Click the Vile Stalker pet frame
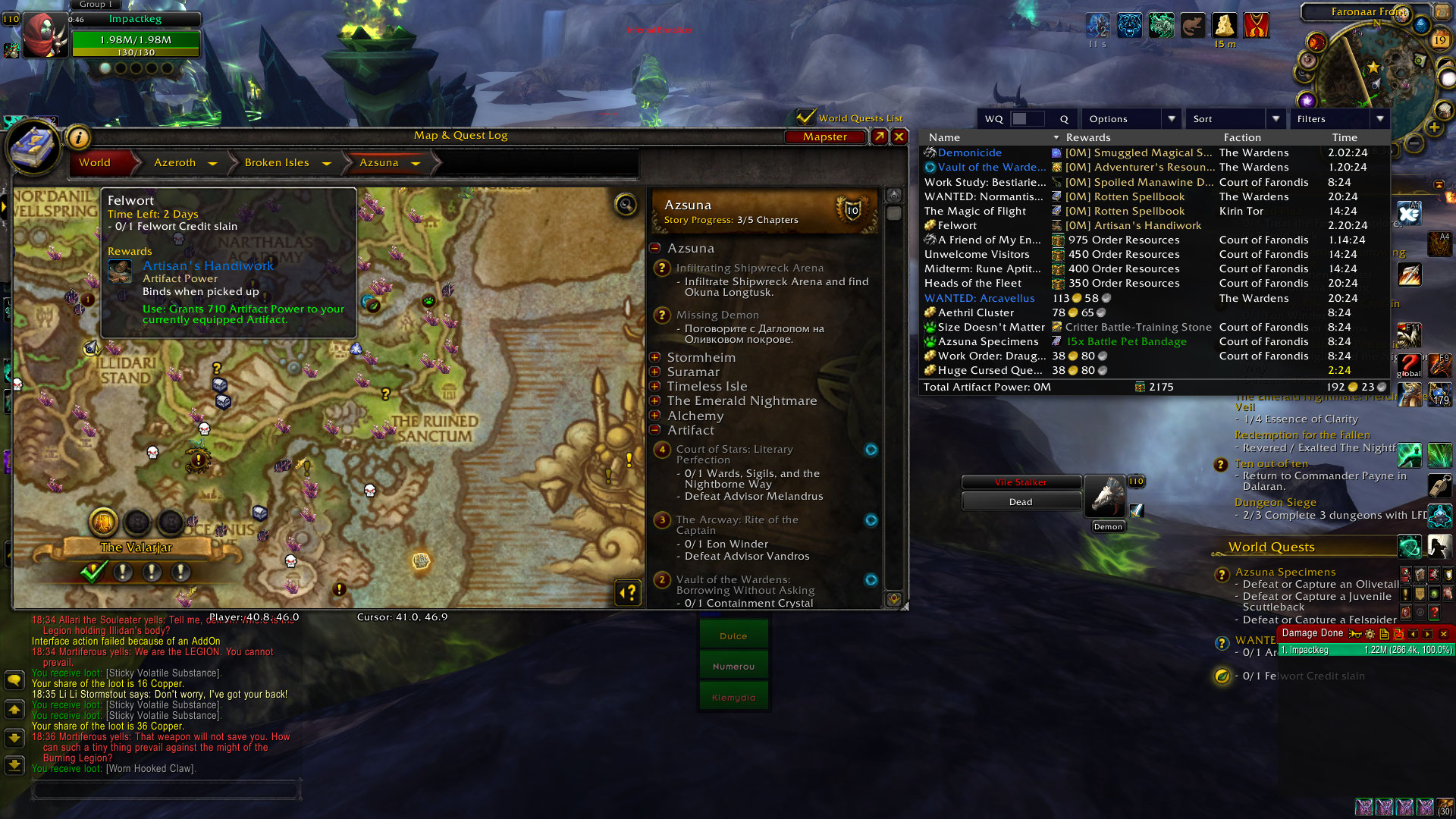 click(1020, 482)
